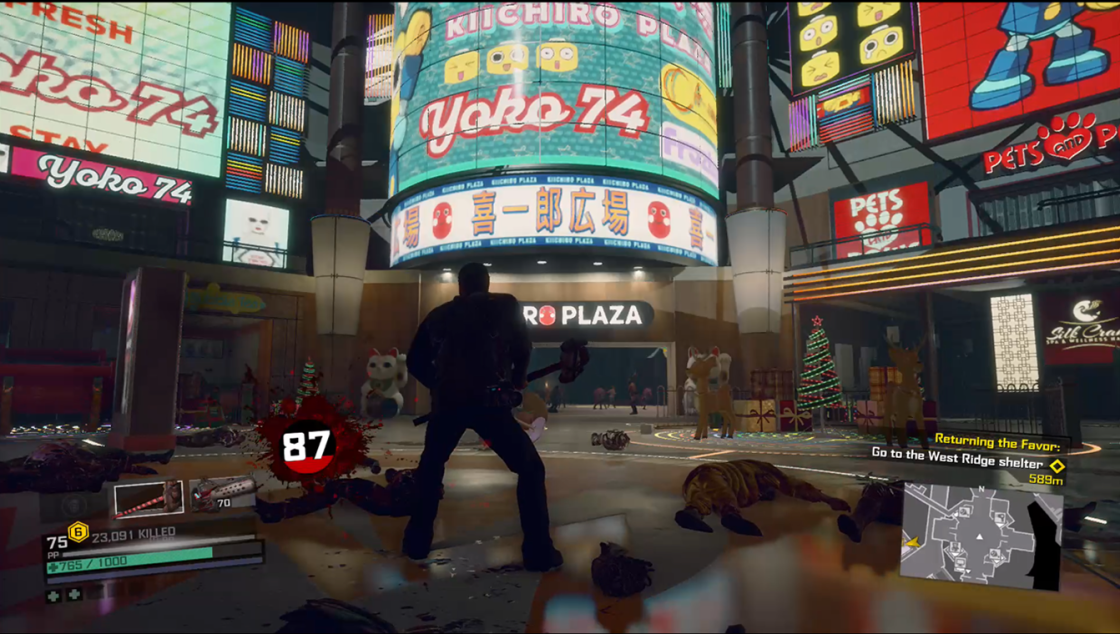Select the ranged weapon slot showing 70 ammo
The height and width of the screenshot is (634, 1120).
click(x=222, y=493)
